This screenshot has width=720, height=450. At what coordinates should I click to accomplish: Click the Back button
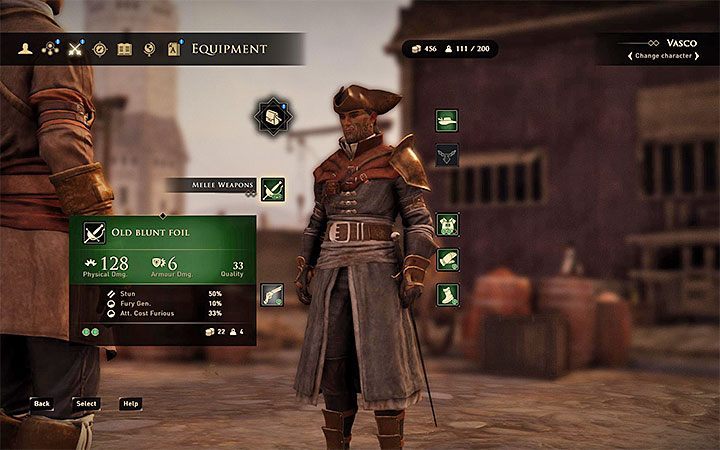point(41,403)
